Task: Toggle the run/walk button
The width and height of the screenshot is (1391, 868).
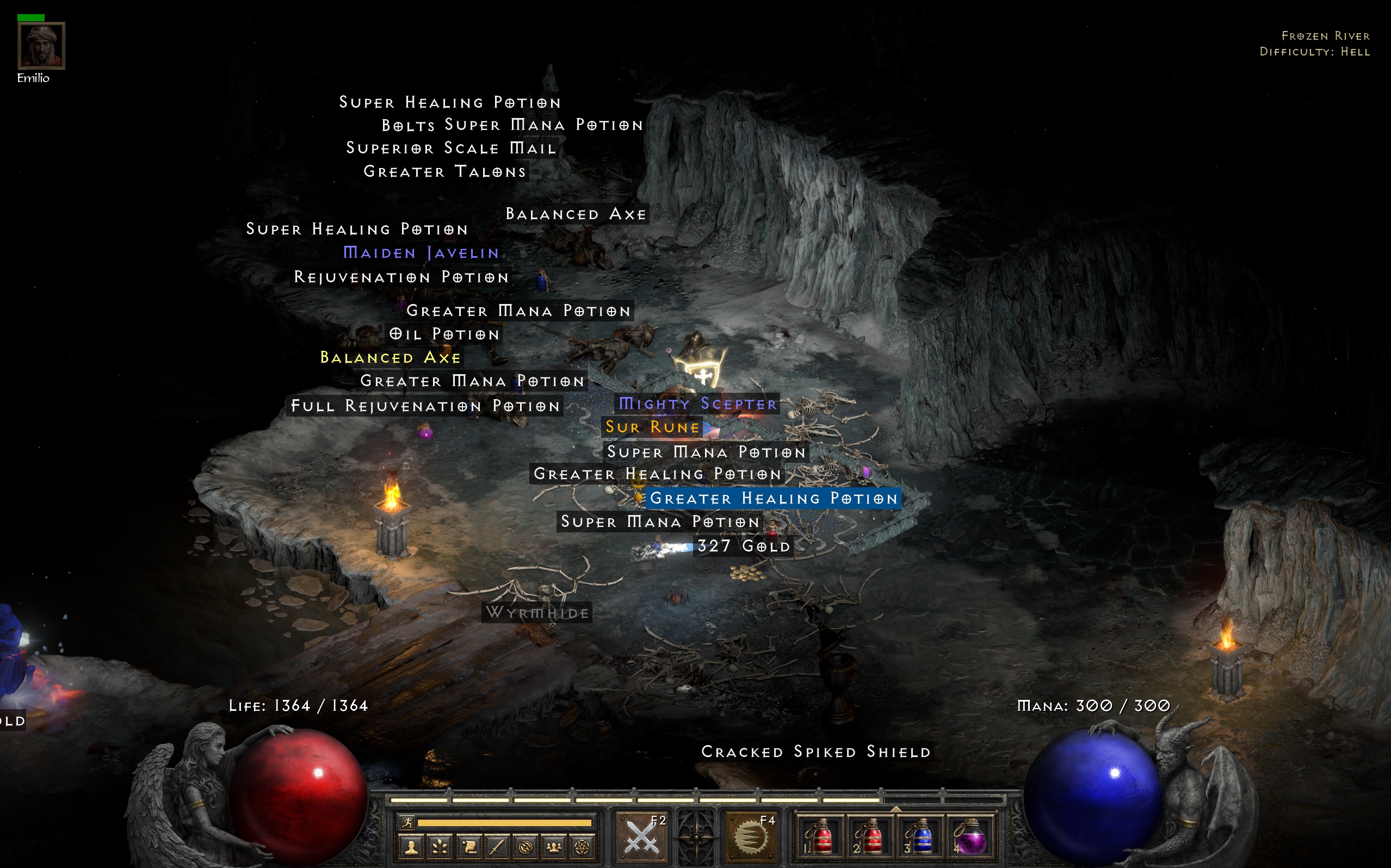Action: [407, 823]
